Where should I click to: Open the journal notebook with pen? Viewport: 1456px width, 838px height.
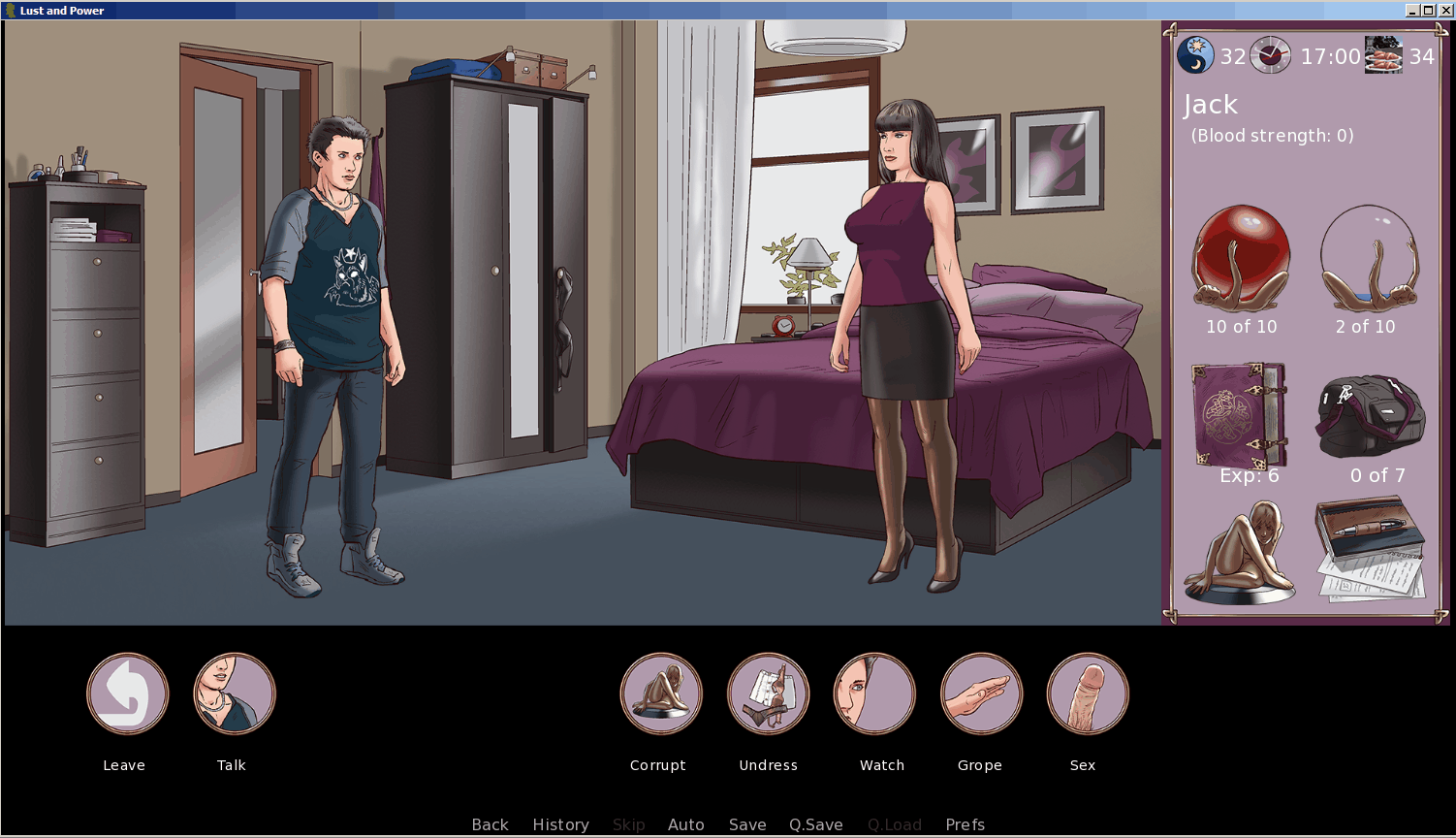[x=1370, y=548]
